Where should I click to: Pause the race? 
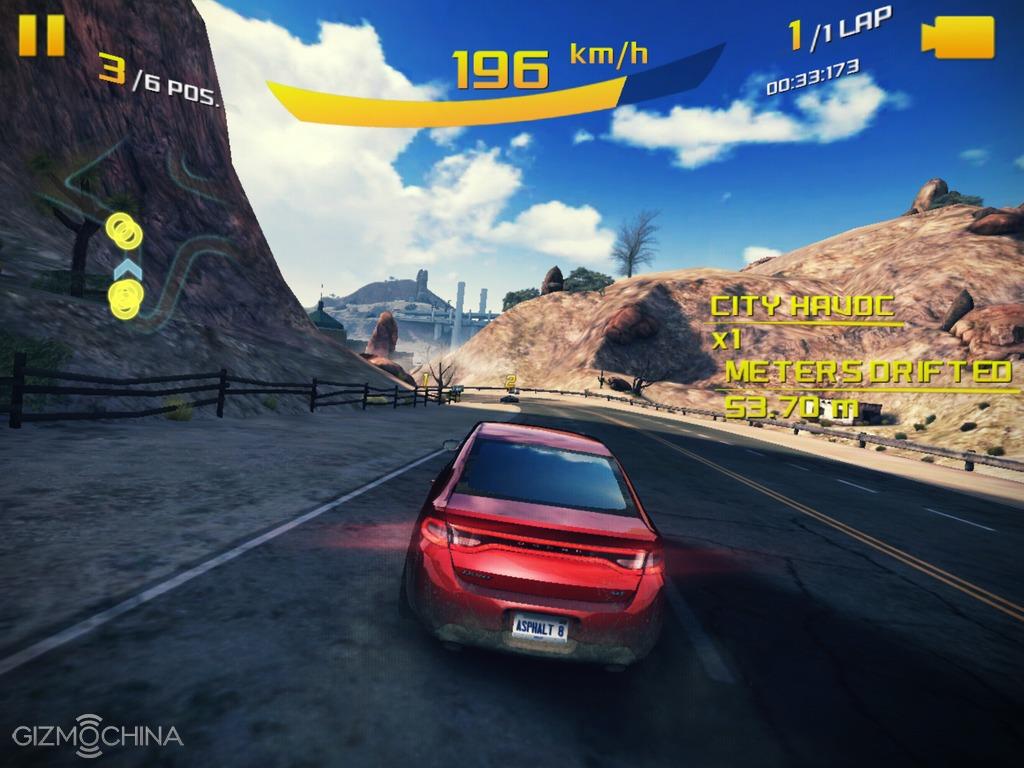tap(41, 34)
